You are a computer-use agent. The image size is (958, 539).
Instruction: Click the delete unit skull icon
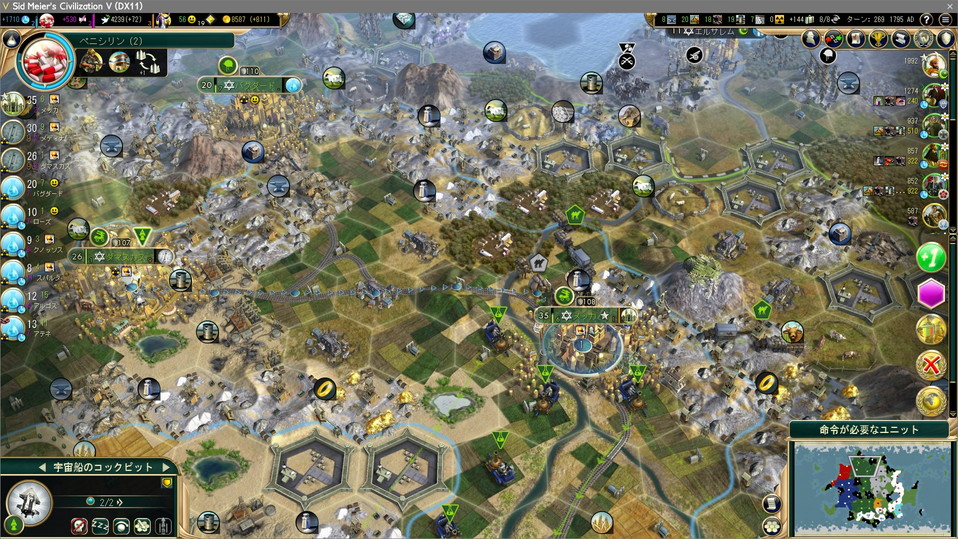coord(79,525)
